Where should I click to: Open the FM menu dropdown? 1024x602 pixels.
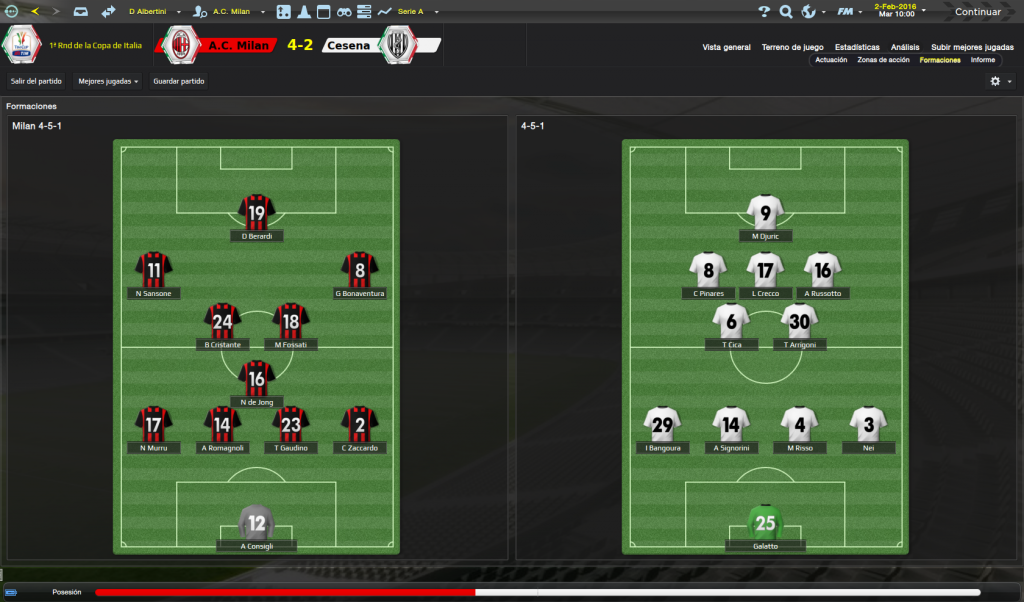click(x=848, y=12)
